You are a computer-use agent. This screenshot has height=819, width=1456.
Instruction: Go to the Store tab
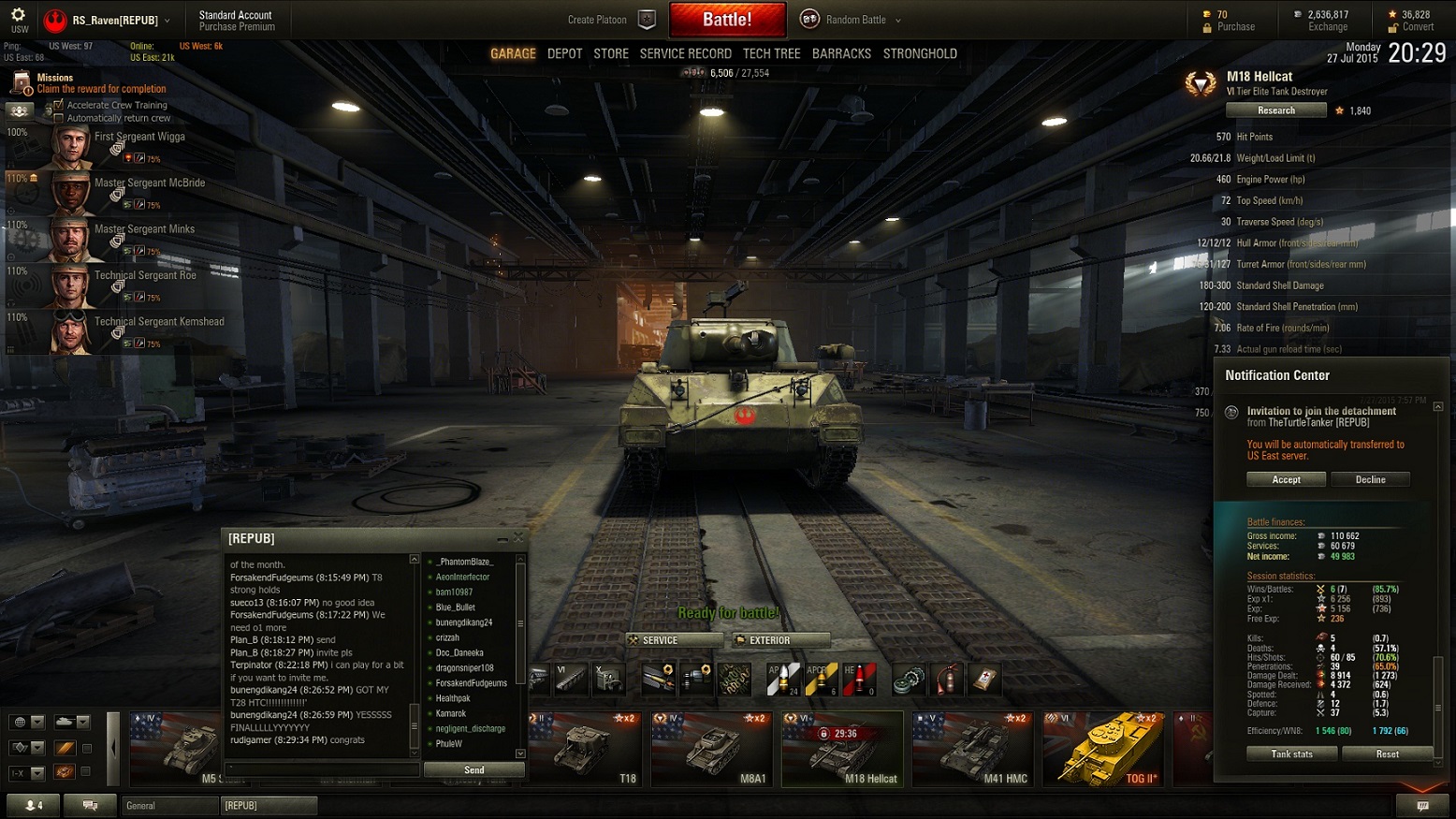tap(610, 54)
